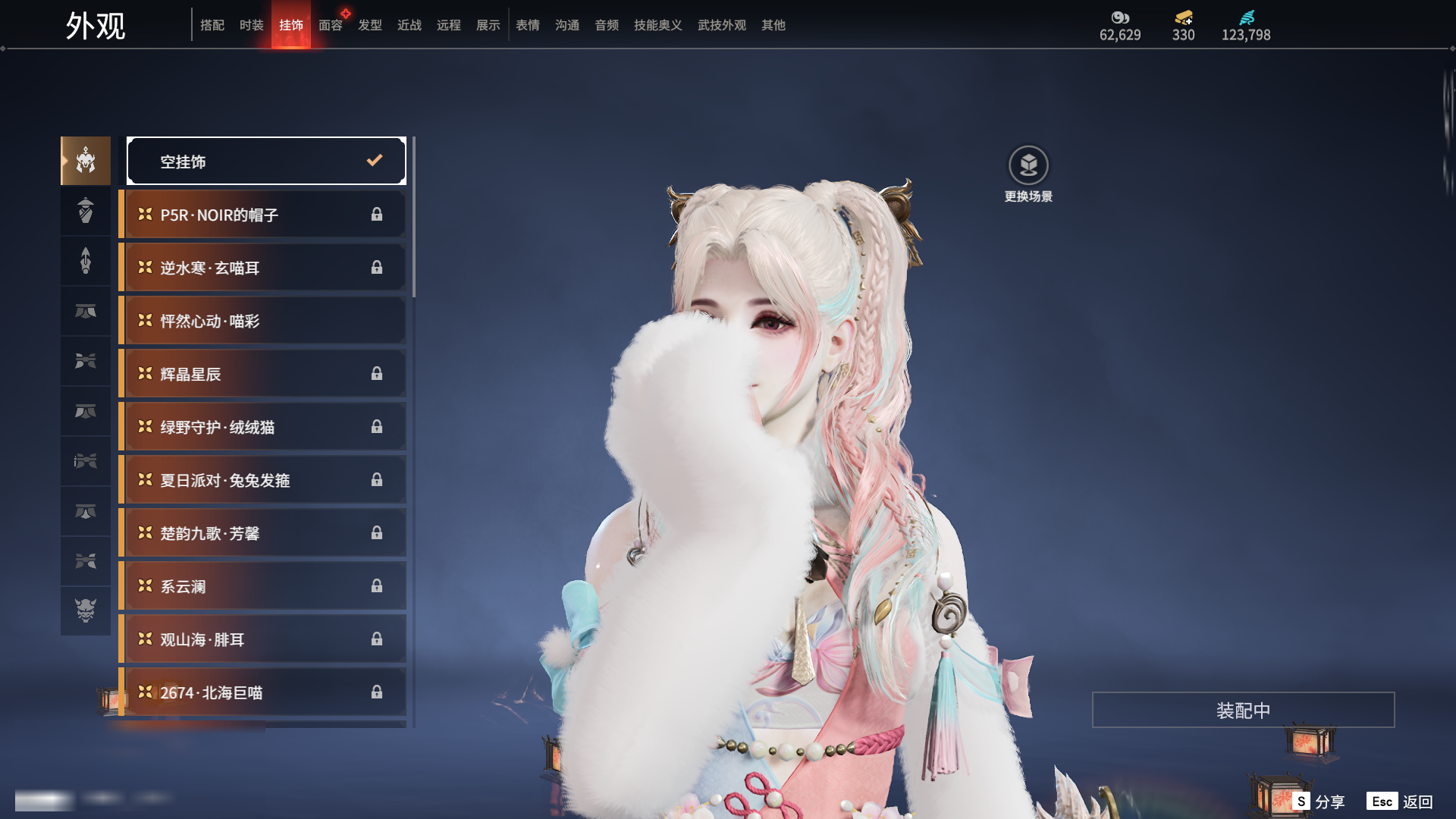Share the appearance with 分享

point(1319,802)
